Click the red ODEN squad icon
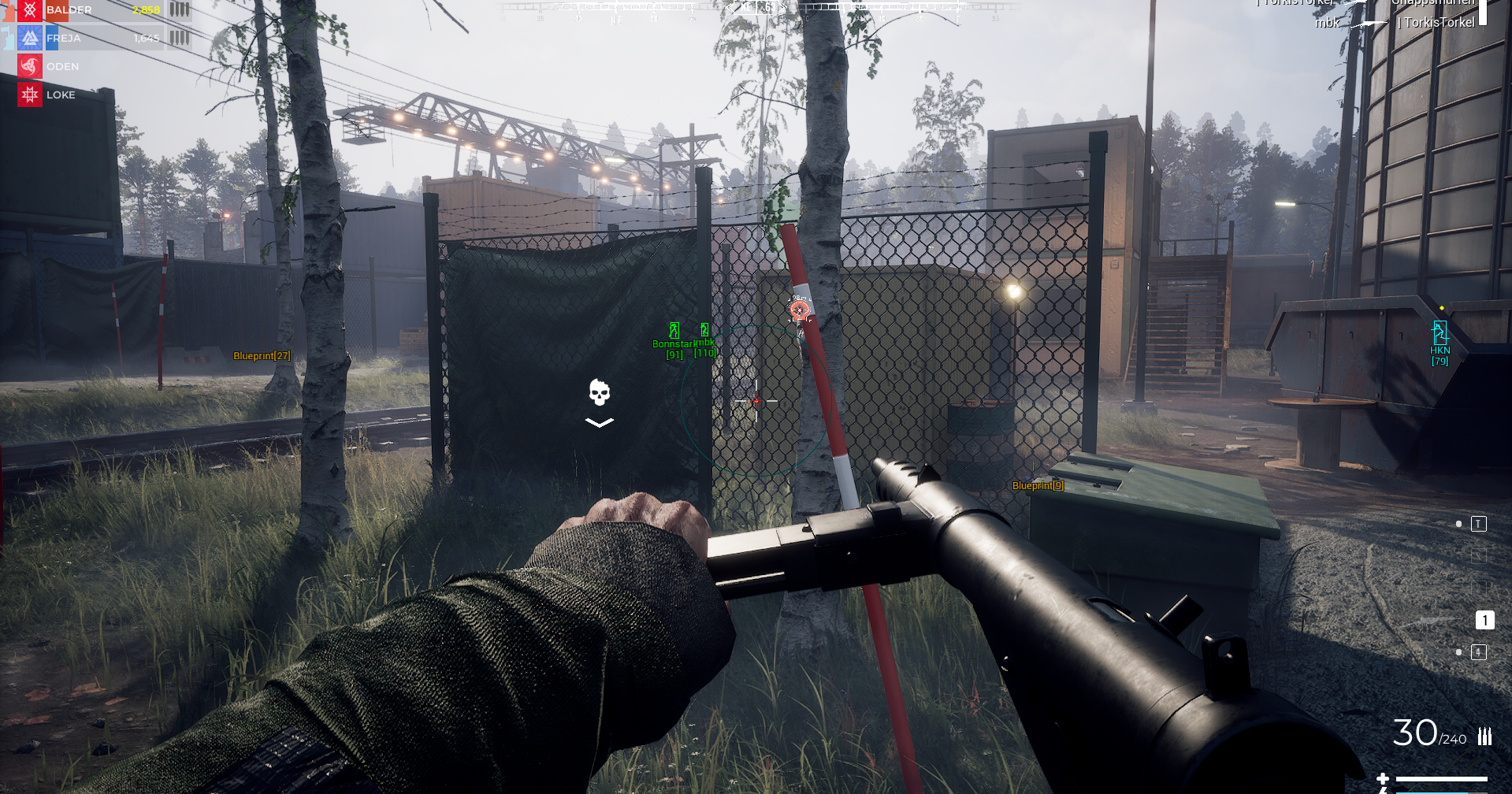 pyautogui.click(x=30, y=66)
